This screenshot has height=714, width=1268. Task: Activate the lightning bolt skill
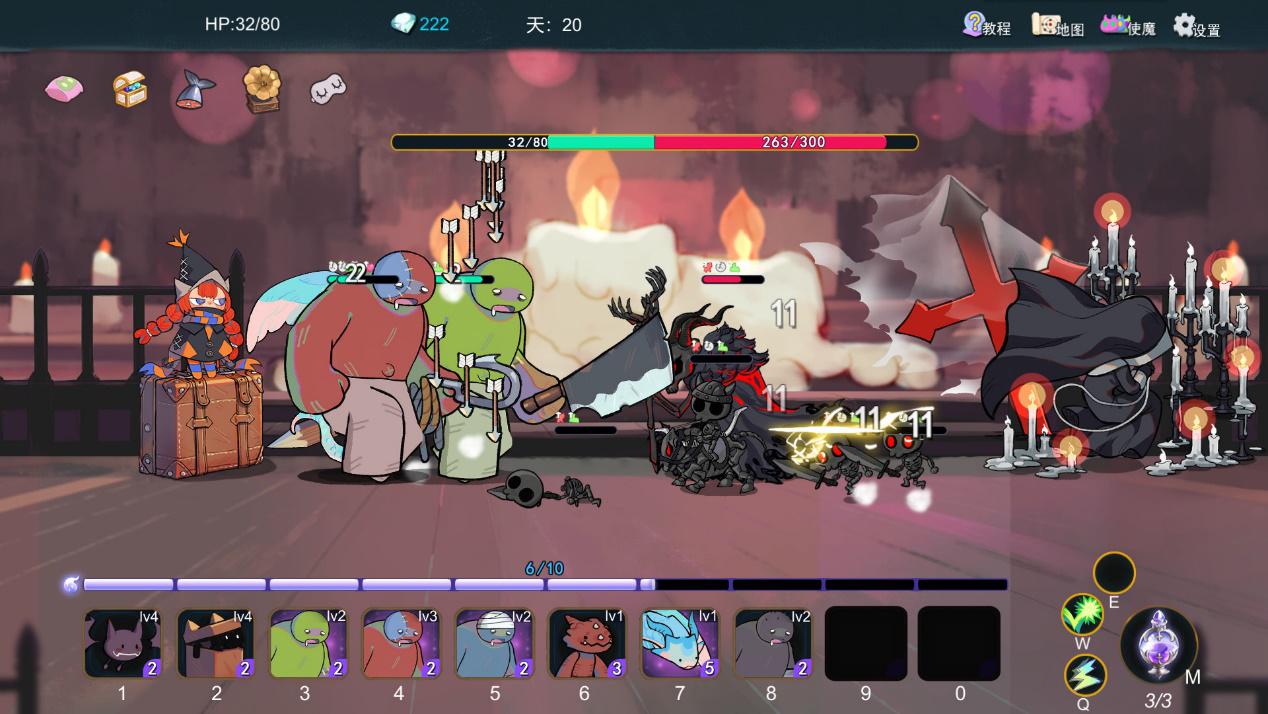[1085, 675]
